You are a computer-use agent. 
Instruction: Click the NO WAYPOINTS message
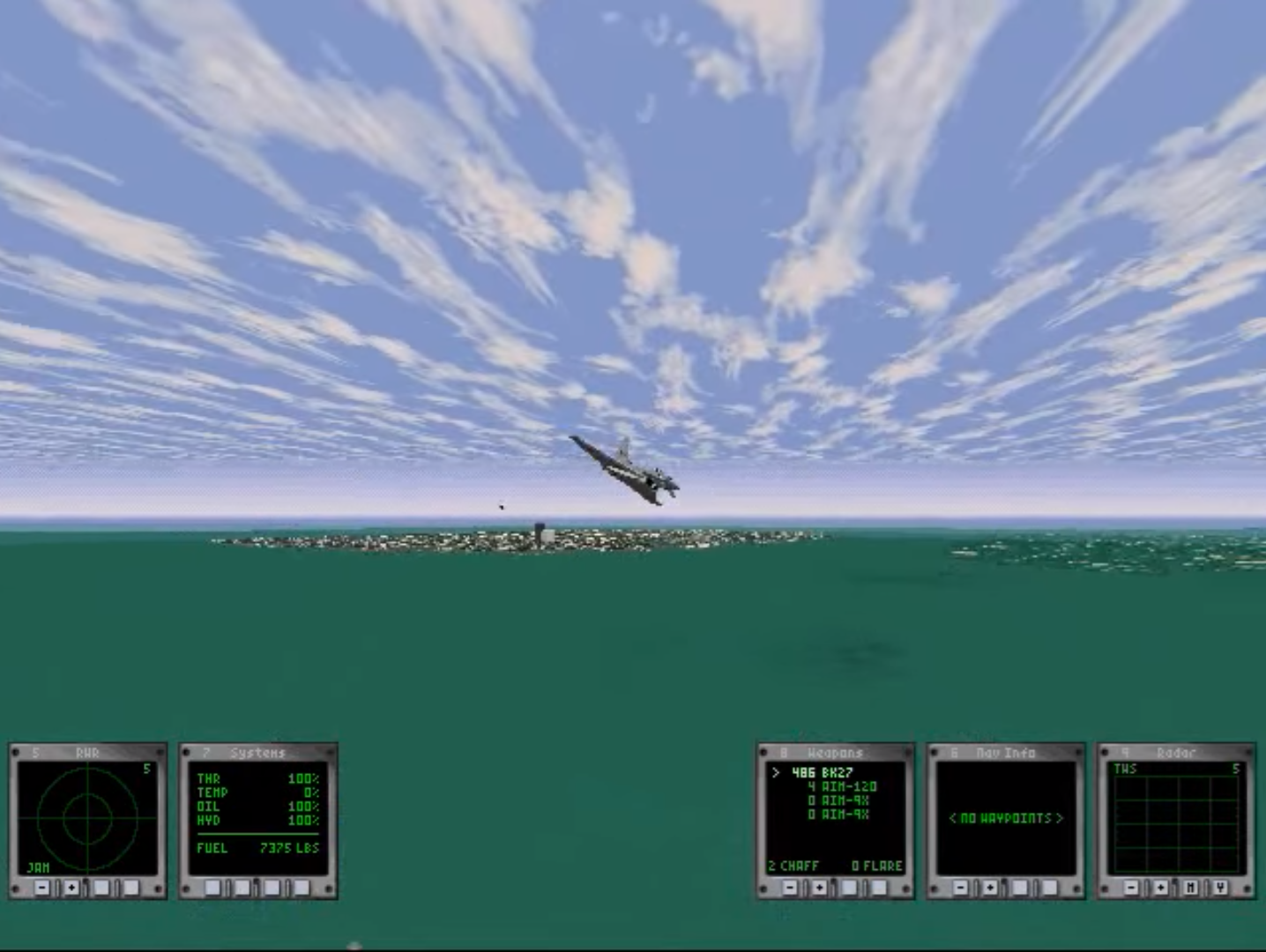tap(1005, 818)
